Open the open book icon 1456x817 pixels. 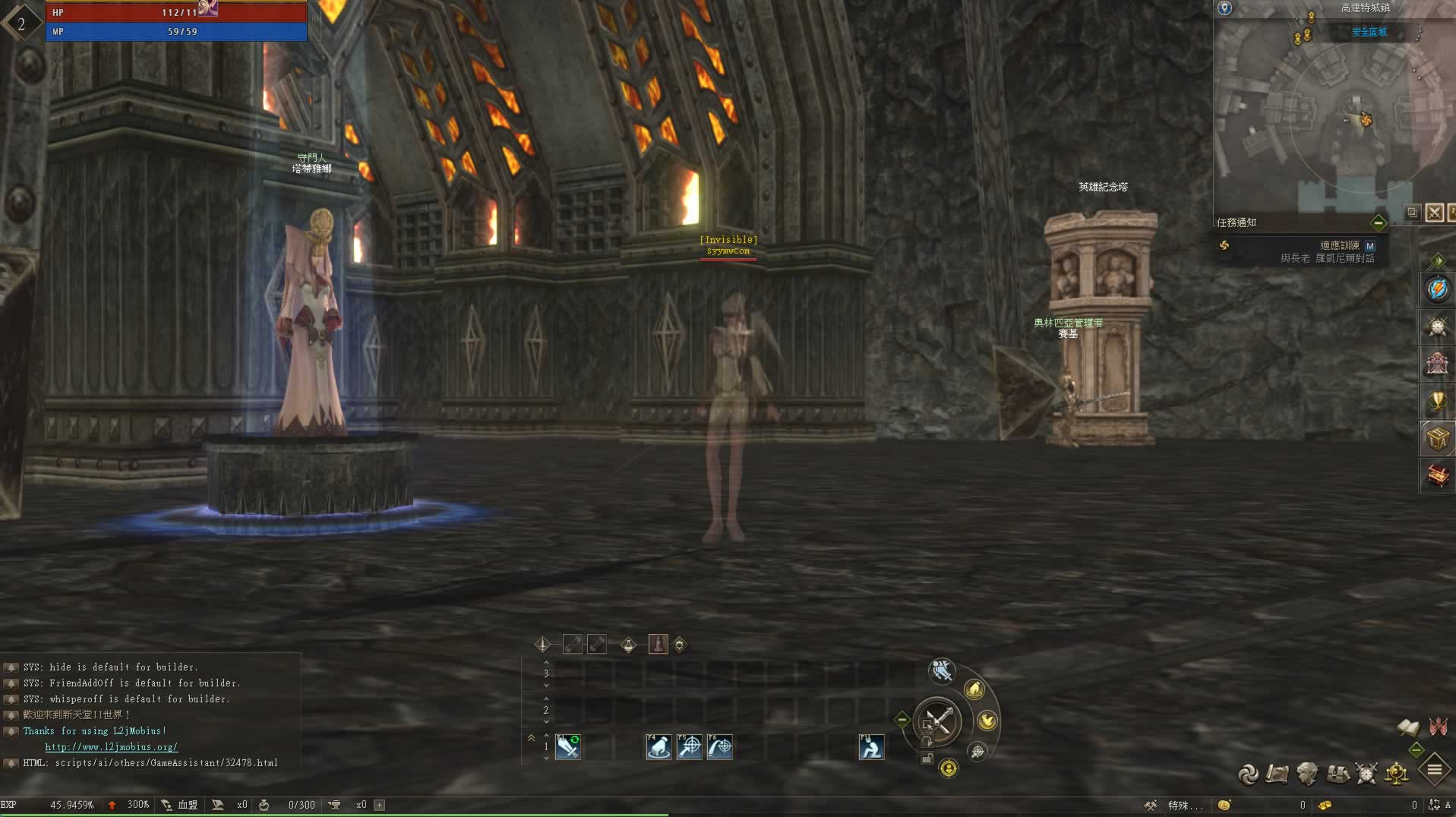[1408, 727]
